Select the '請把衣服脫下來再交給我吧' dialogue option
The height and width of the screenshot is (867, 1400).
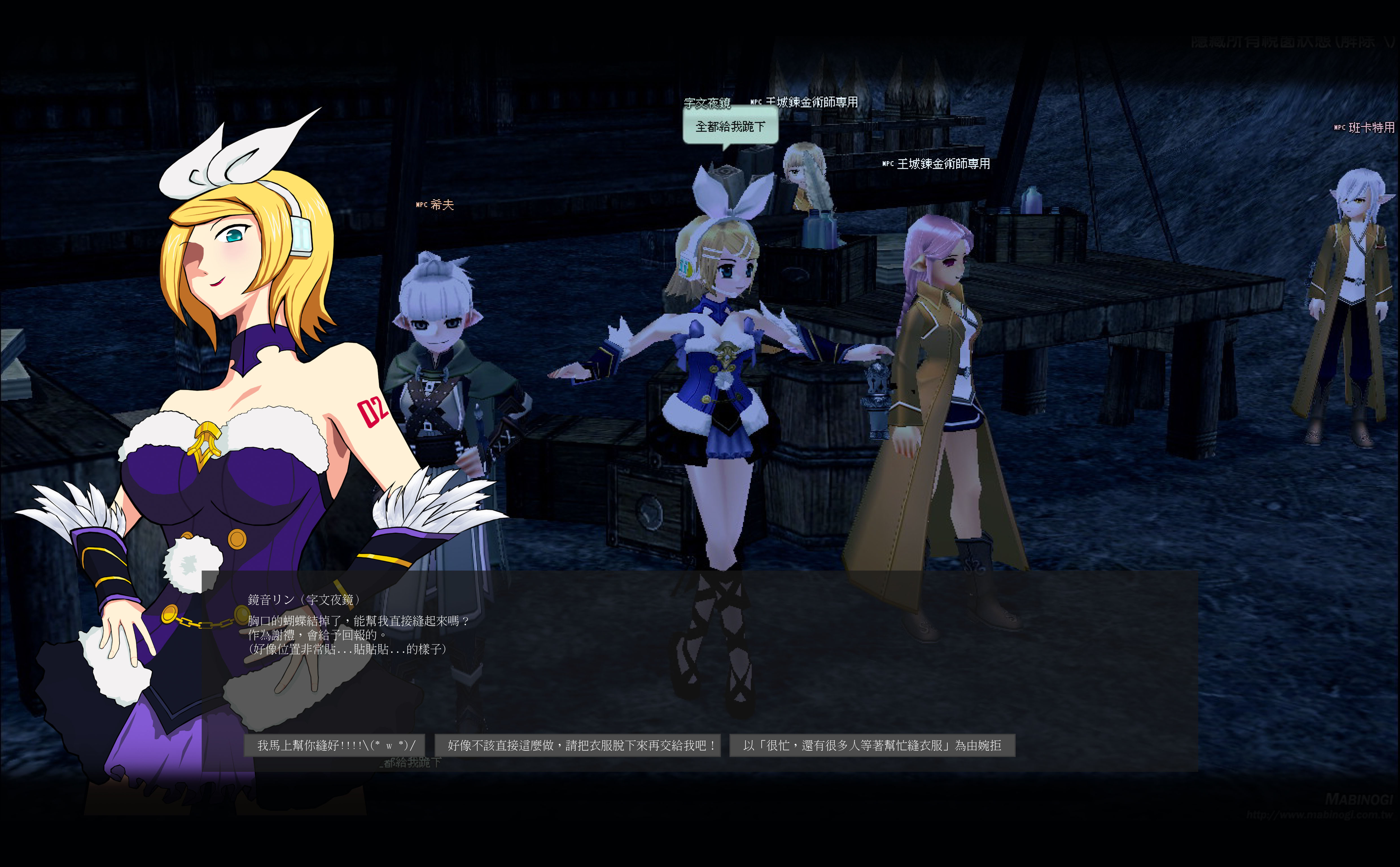[x=578, y=745]
